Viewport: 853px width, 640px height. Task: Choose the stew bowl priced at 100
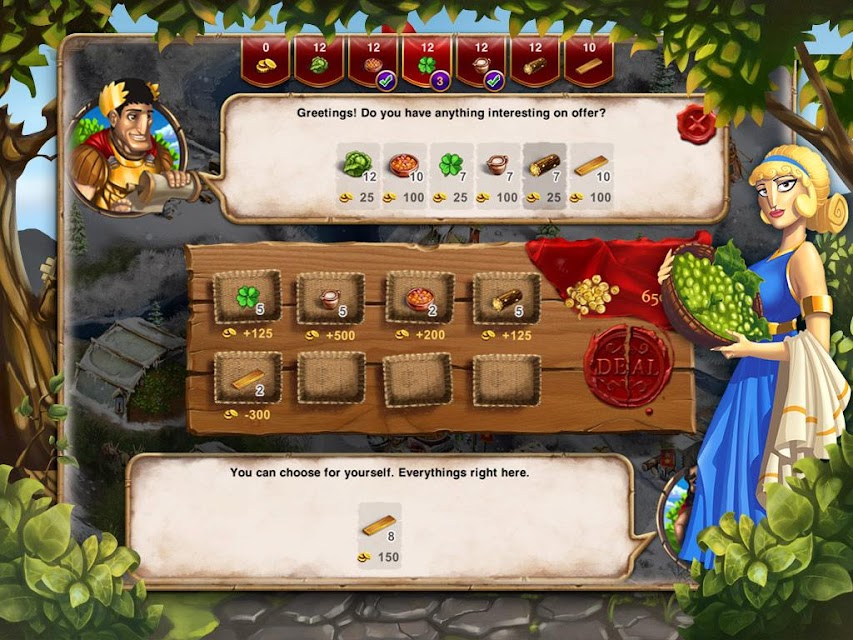pyautogui.click(x=402, y=165)
